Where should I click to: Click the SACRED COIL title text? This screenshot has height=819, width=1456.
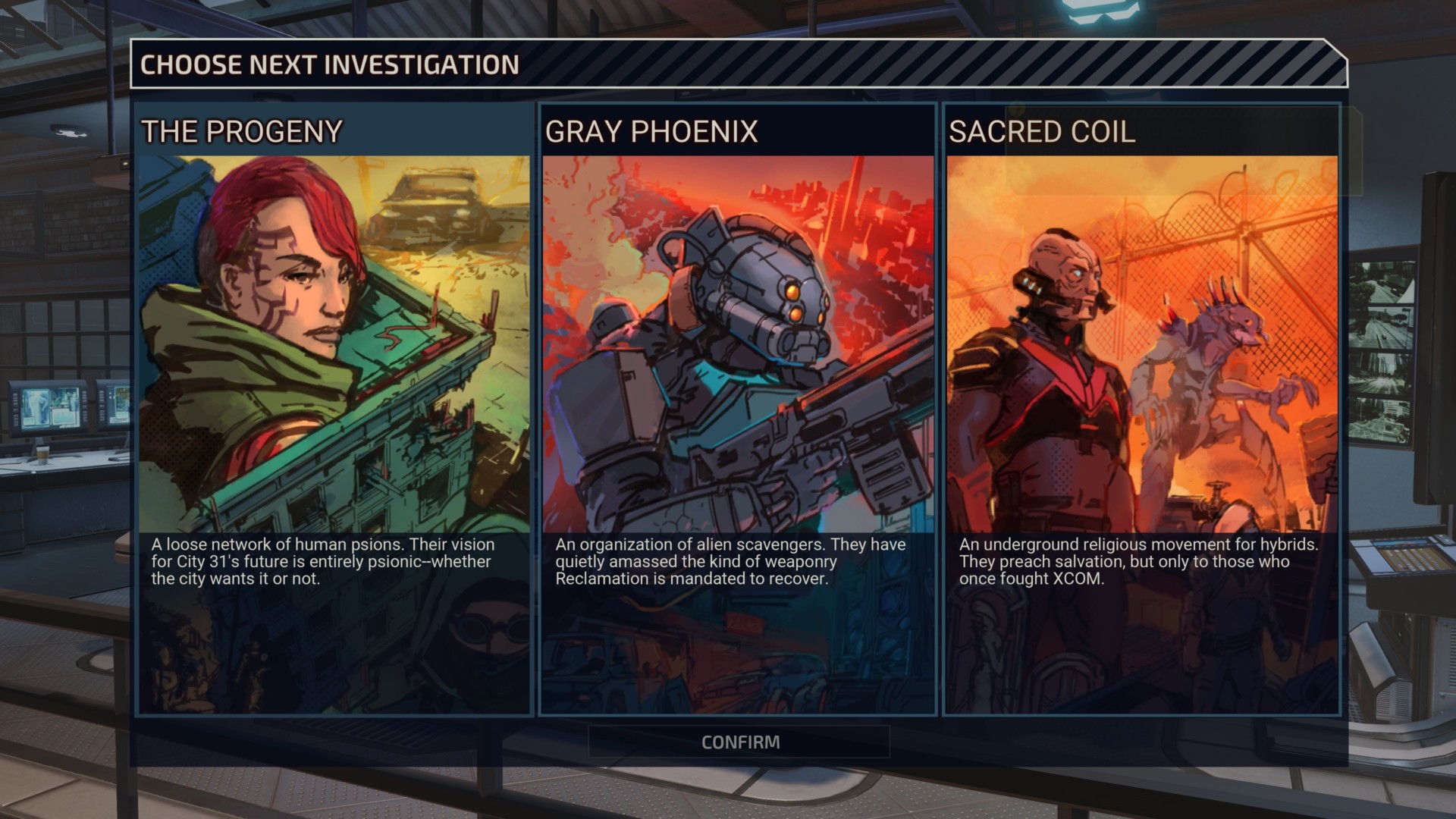1043,132
